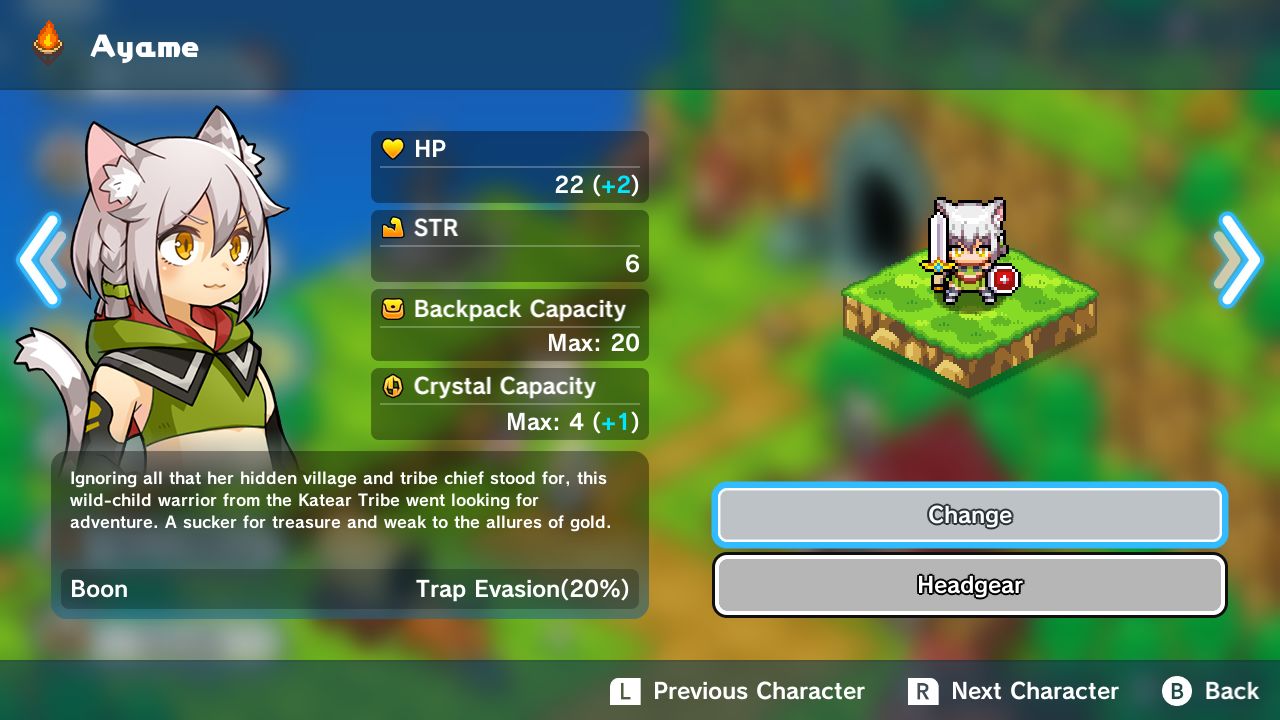This screenshot has width=1280, height=720.
Task: Select the Next Character label
Action: 1037,690
